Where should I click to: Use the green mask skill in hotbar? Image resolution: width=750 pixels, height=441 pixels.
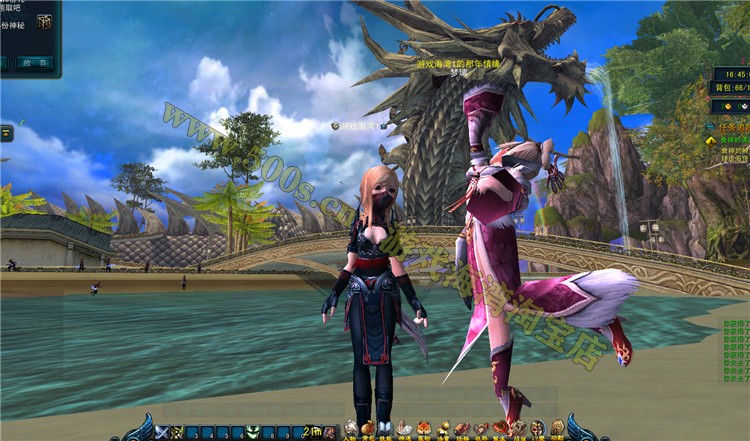click(x=252, y=432)
